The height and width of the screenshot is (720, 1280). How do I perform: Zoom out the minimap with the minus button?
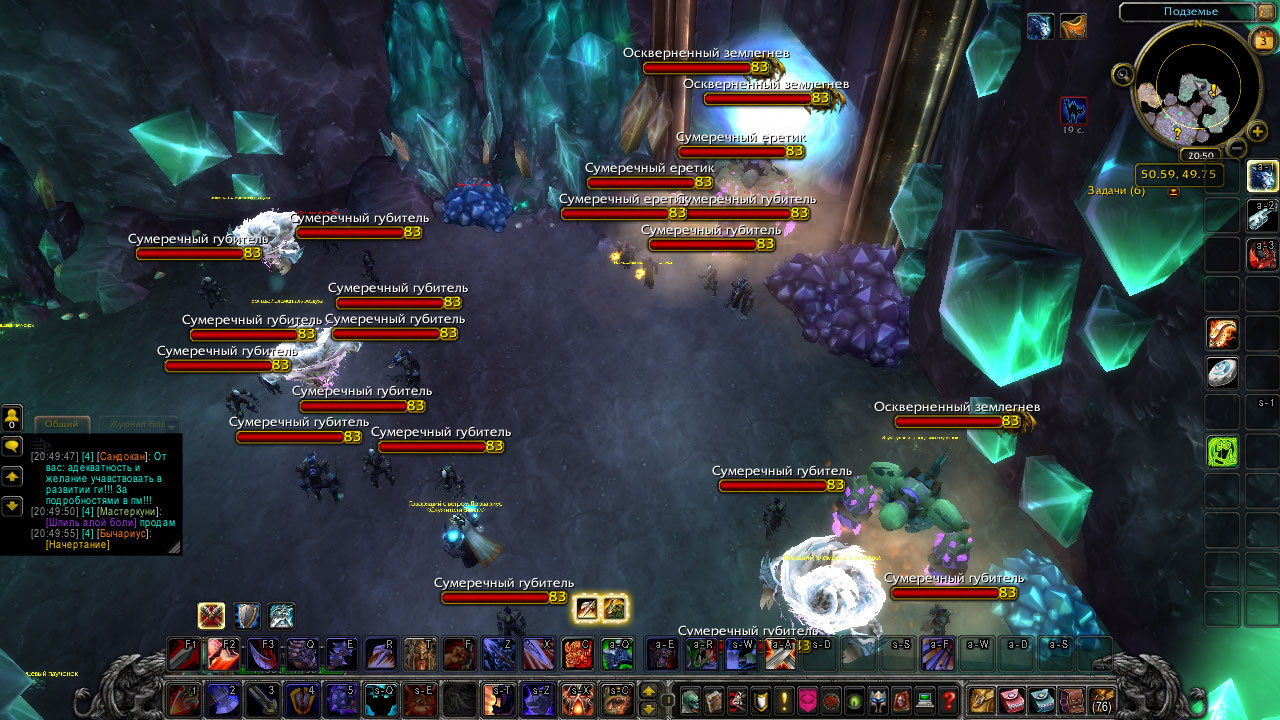[1236, 149]
